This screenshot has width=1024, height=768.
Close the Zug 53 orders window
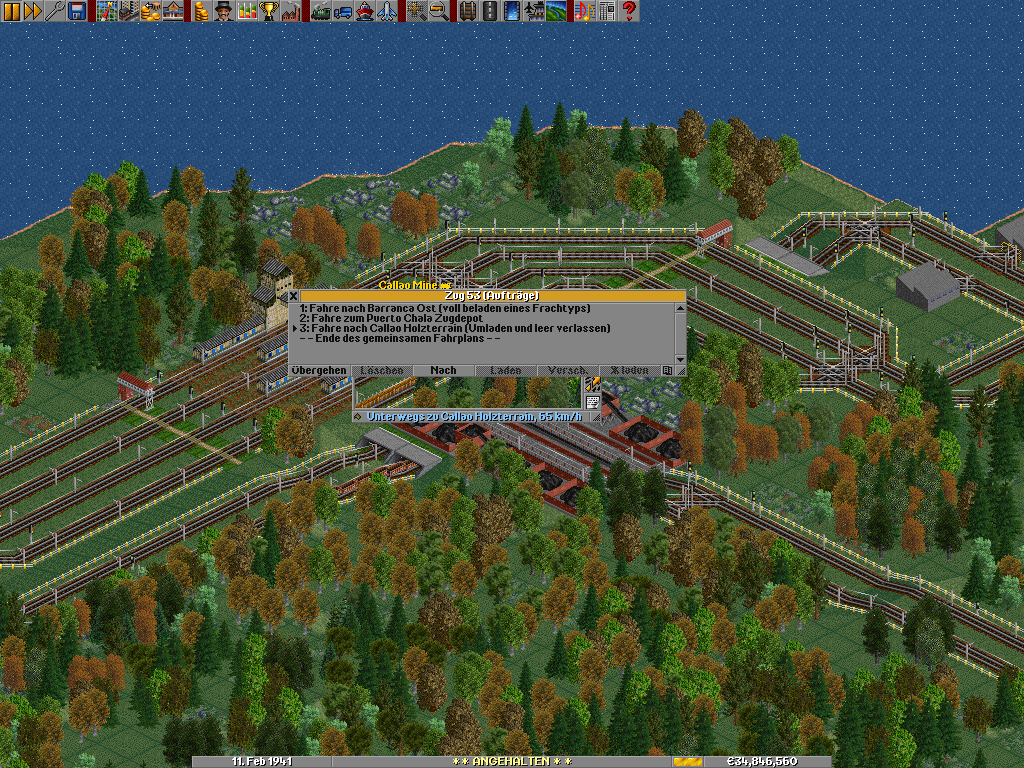[x=294, y=296]
